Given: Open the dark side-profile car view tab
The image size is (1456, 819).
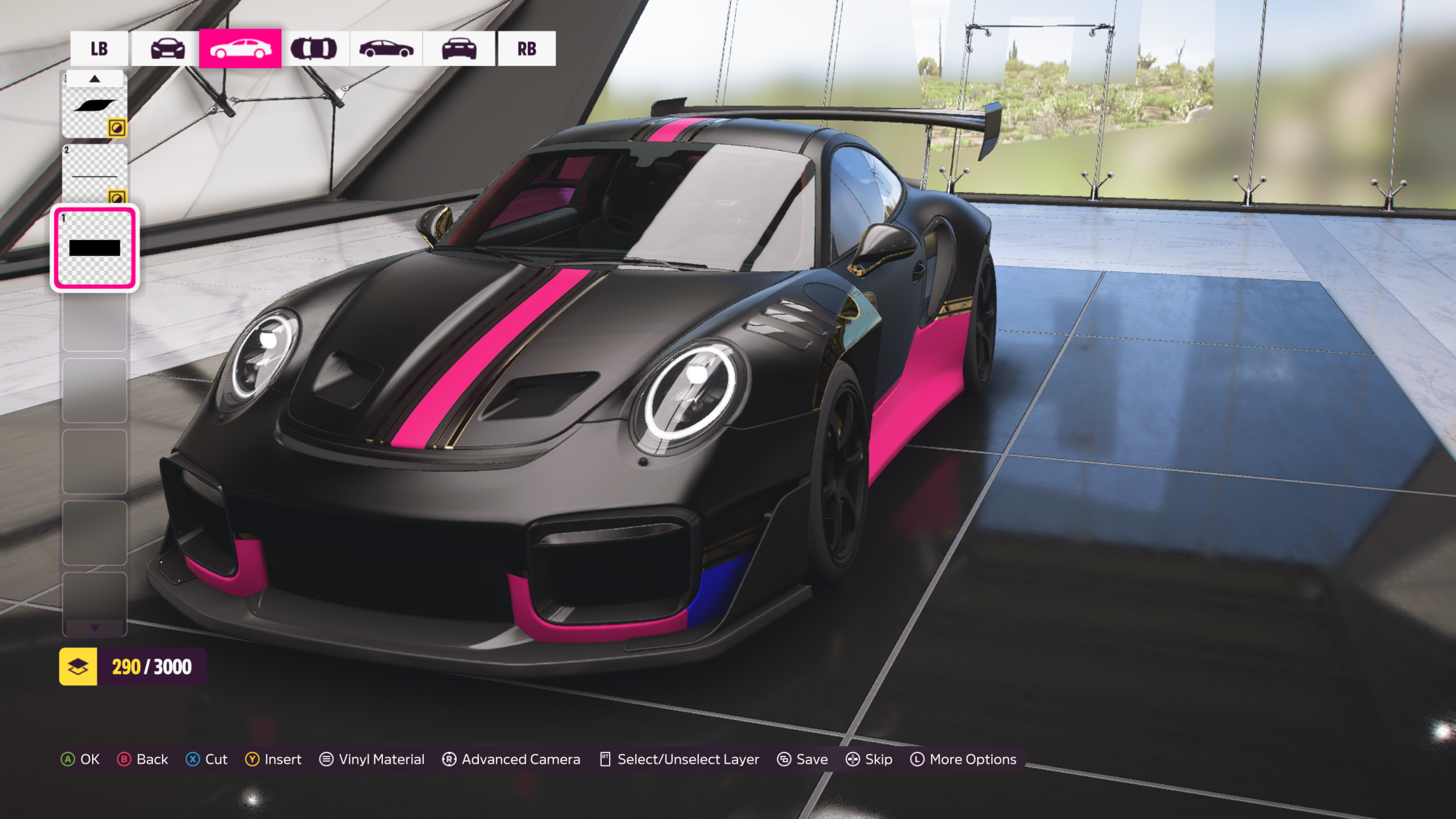Looking at the screenshot, I should (x=387, y=49).
